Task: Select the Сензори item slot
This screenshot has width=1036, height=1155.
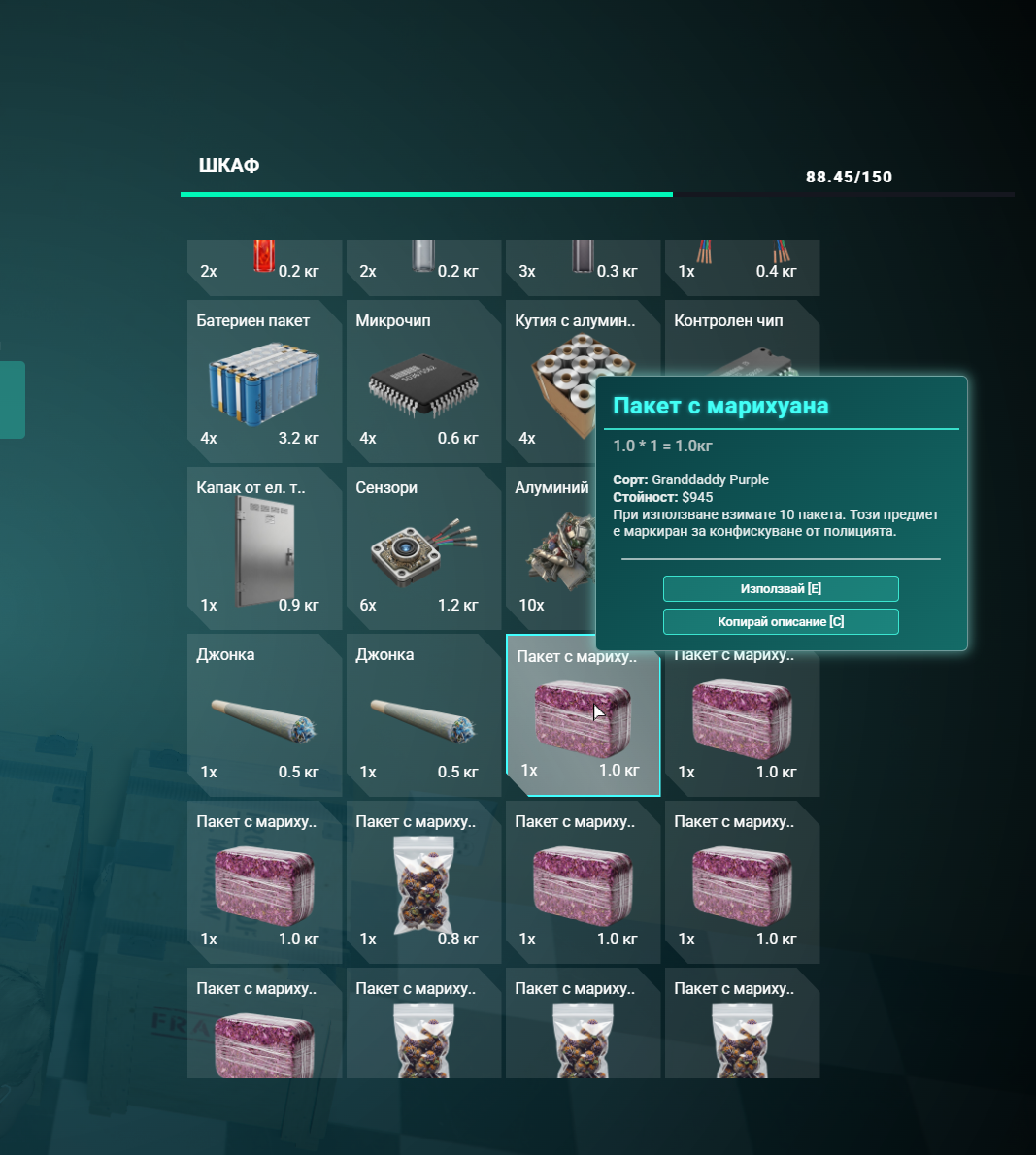Action: 423,548
